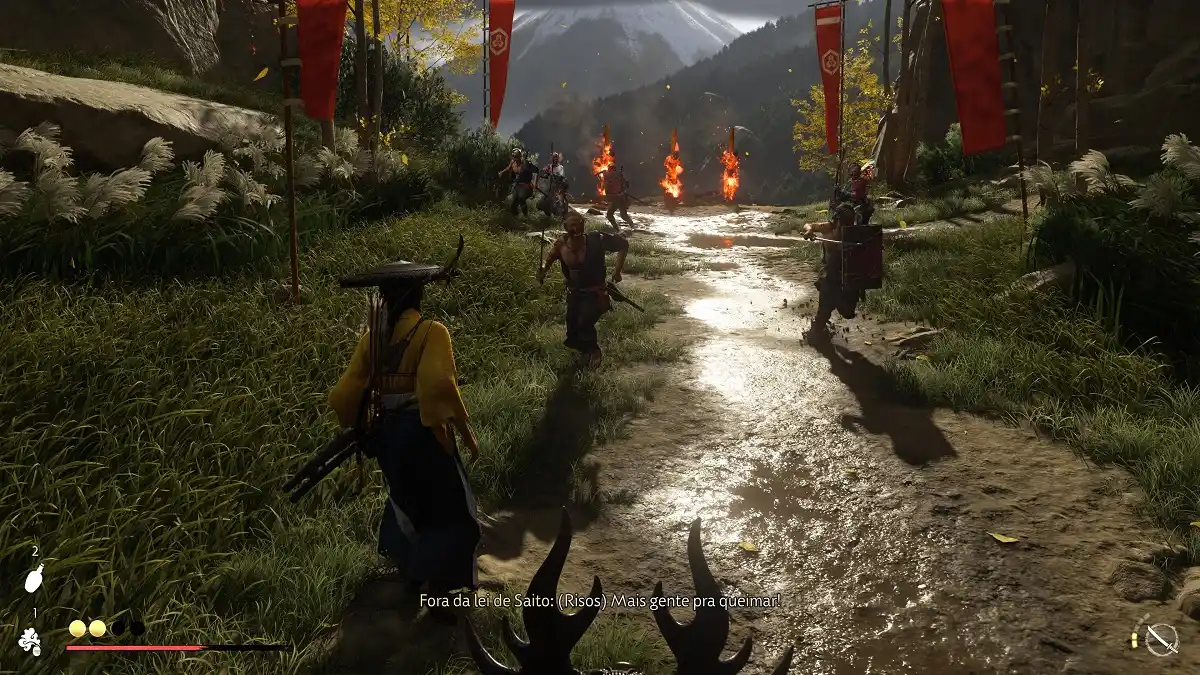Use the smoke bomb quickfire icon
Image resolution: width=1200 pixels, height=675 pixels.
tap(31, 640)
